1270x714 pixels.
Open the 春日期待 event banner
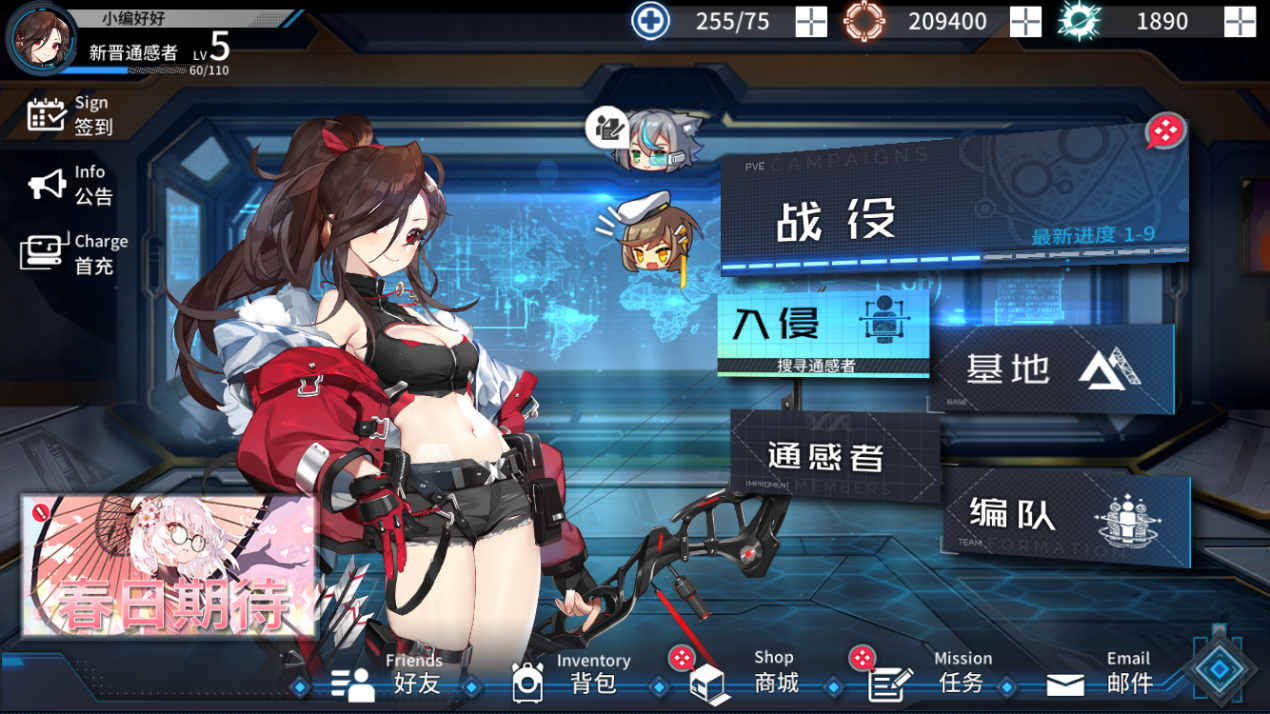[168, 565]
